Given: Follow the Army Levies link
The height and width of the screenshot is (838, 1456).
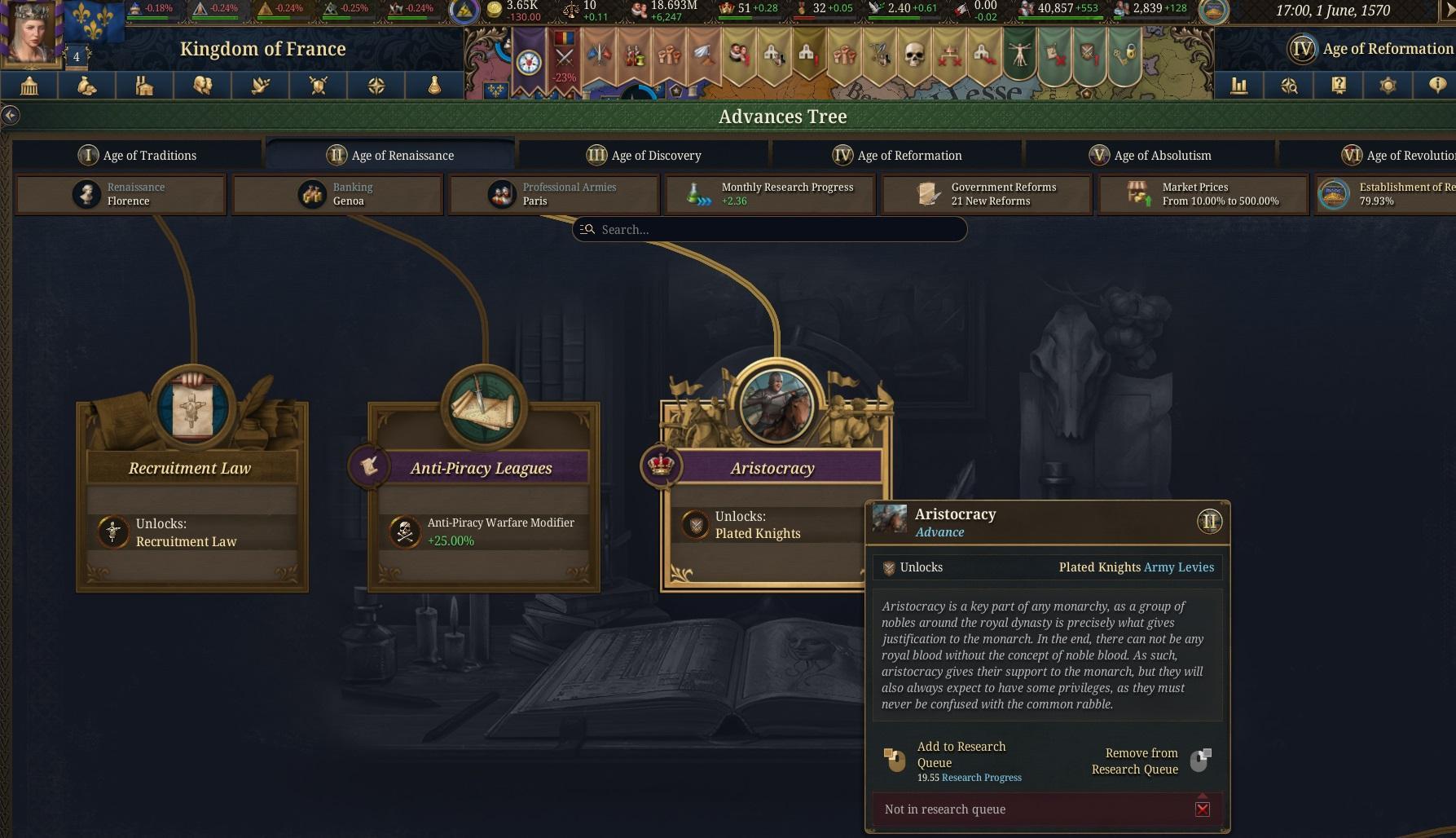Looking at the screenshot, I should coord(1178,567).
